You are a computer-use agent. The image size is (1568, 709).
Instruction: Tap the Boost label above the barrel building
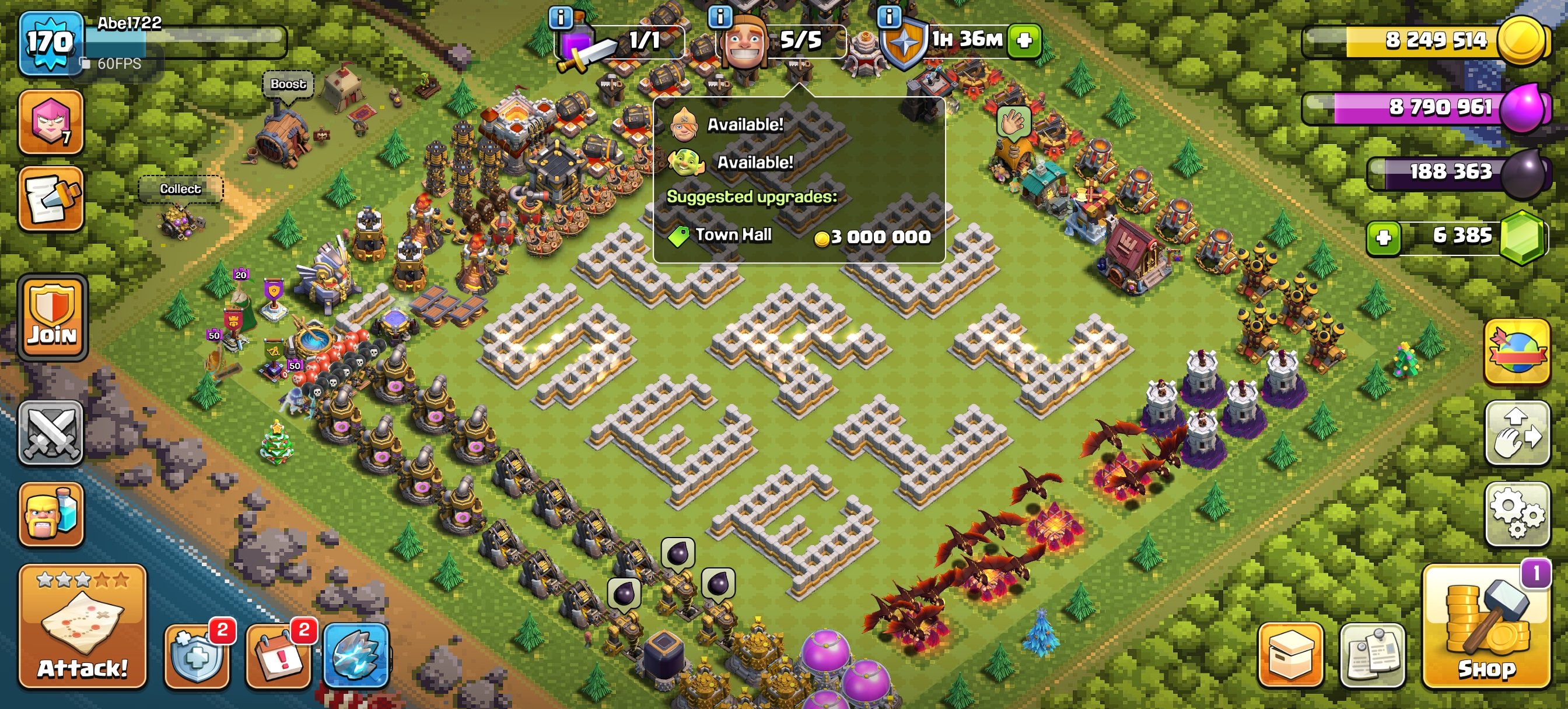pyautogui.click(x=288, y=85)
